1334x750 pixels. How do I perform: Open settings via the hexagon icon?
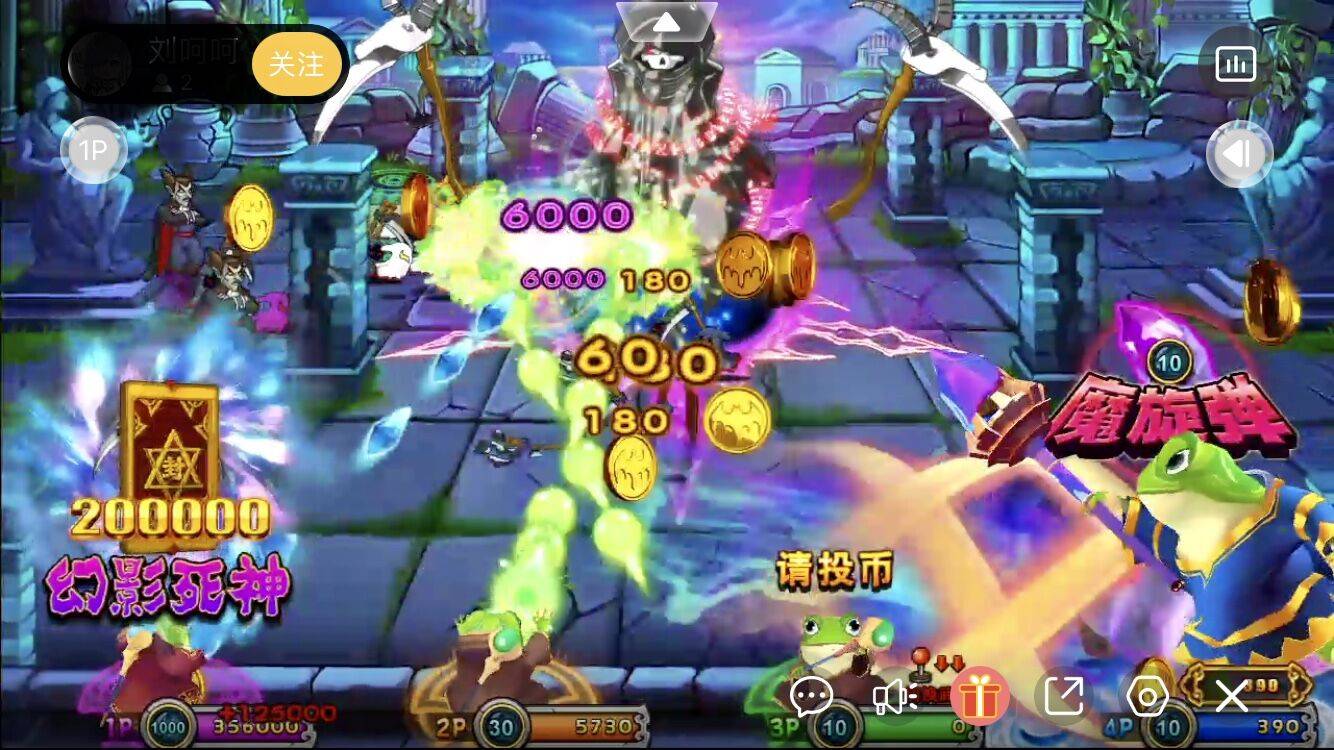click(x=1148, y=695)
